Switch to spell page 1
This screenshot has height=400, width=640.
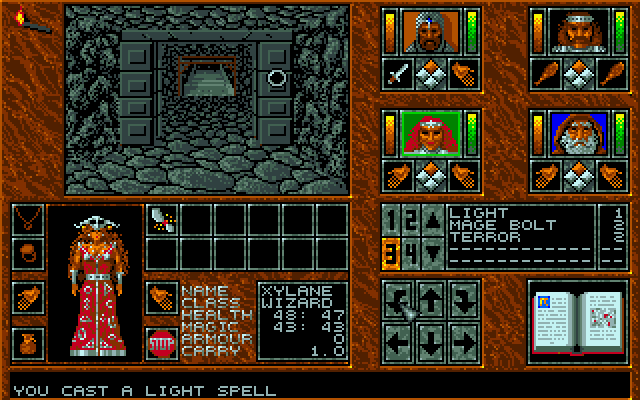pos(393,220)
